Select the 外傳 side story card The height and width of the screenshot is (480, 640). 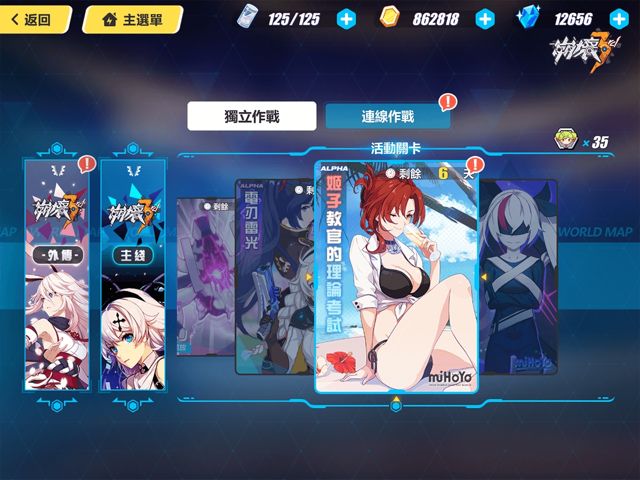click(58, 275)
